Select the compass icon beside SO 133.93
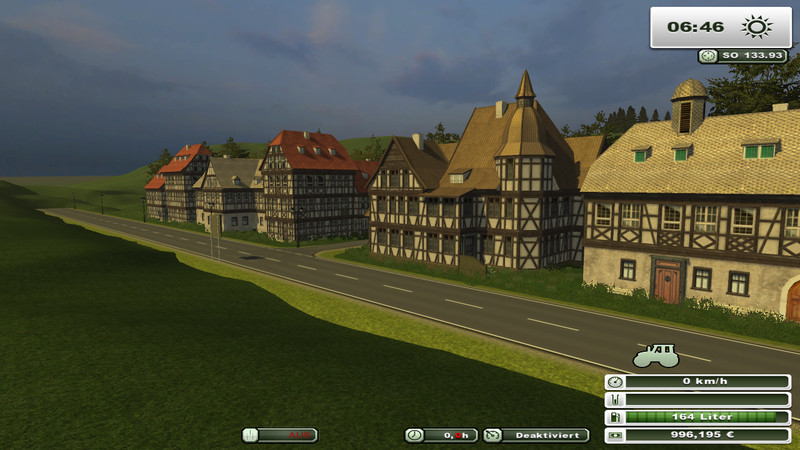Viewport: 800px width, 450px height. point(708,56)
